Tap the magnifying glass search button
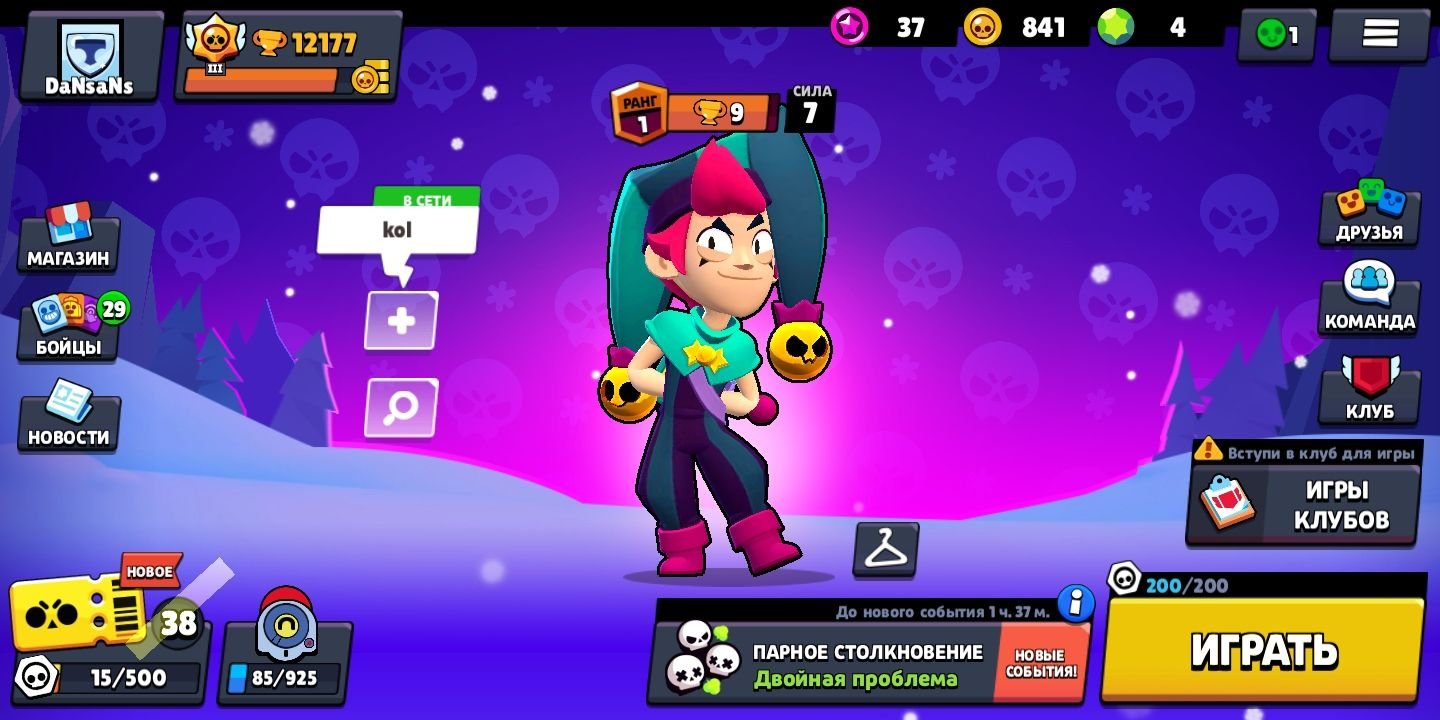The width and height of the screenshot is (1440, 720). pos(401,408)
